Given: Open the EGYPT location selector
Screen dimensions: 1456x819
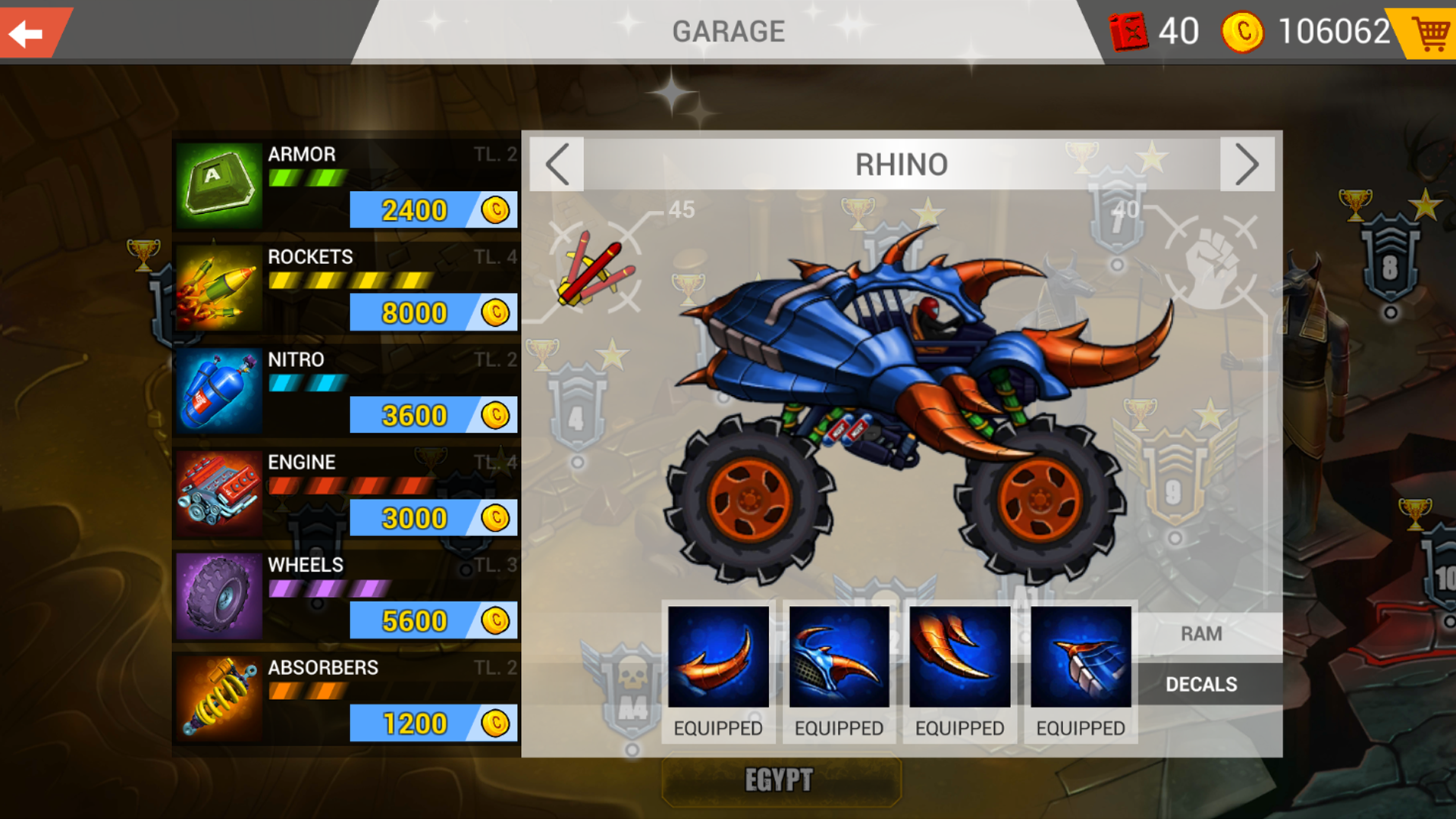Looking at the screenshot, I should (780, 778).
